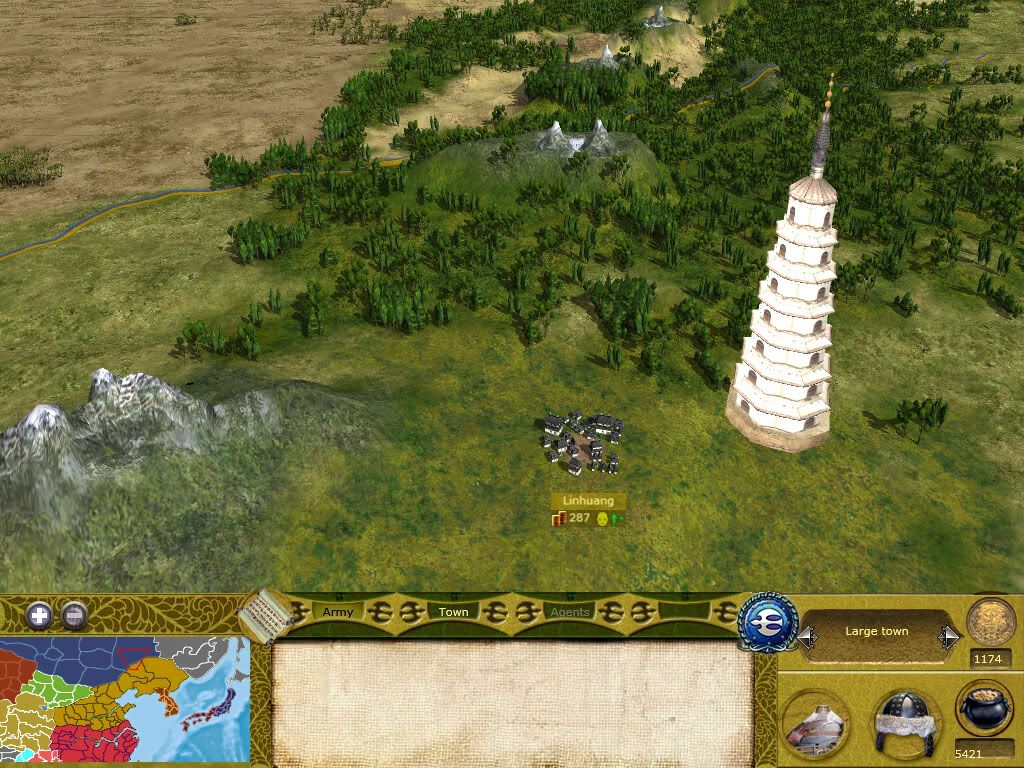This screenshot has height=768, width=1024.
Task: Click the round blue faction emblem button
Action: click(767, 621)
